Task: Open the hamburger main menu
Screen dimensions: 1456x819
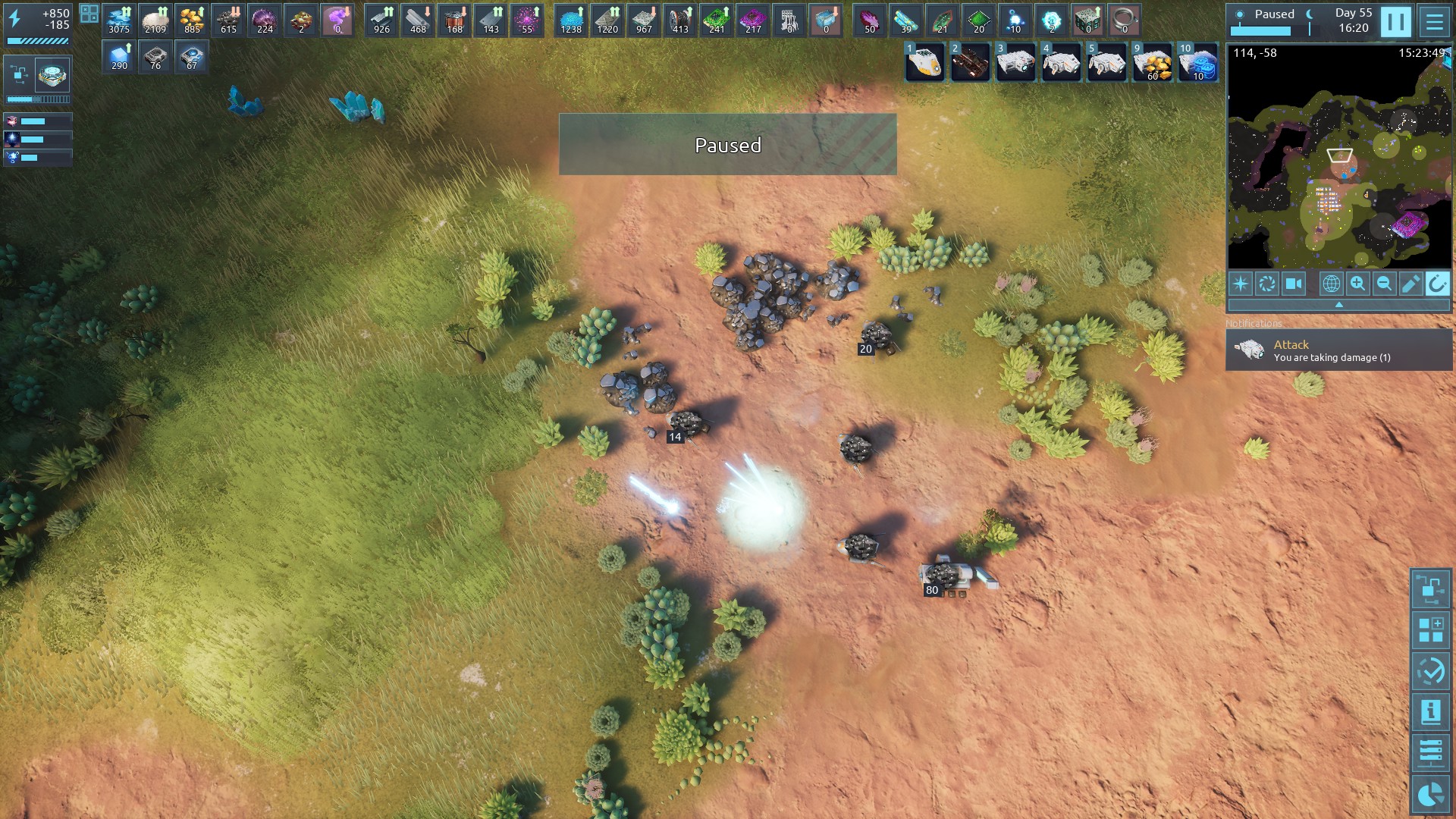Action: 1434,21
